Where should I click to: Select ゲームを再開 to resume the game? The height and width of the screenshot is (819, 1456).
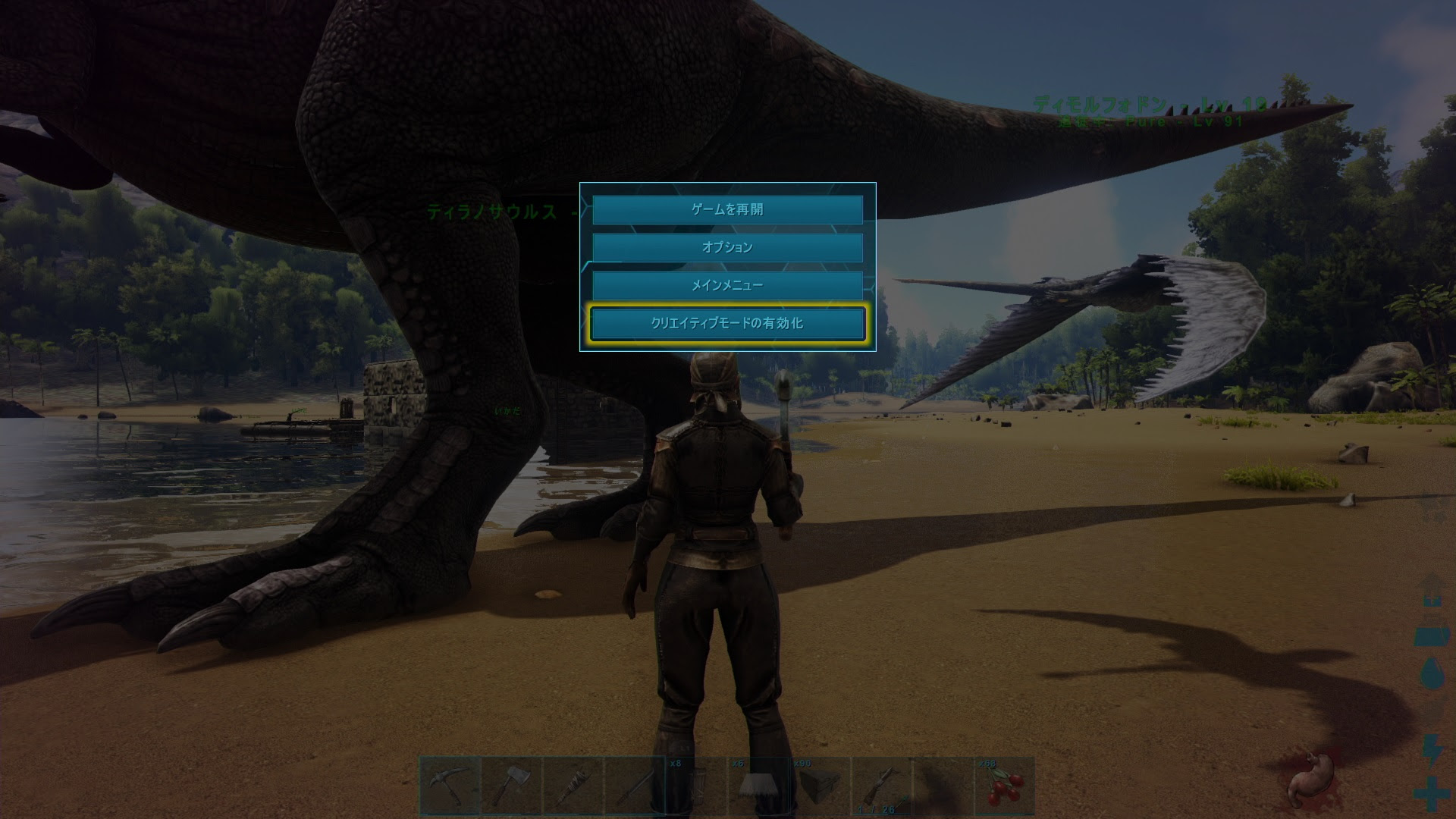[726, 210]
